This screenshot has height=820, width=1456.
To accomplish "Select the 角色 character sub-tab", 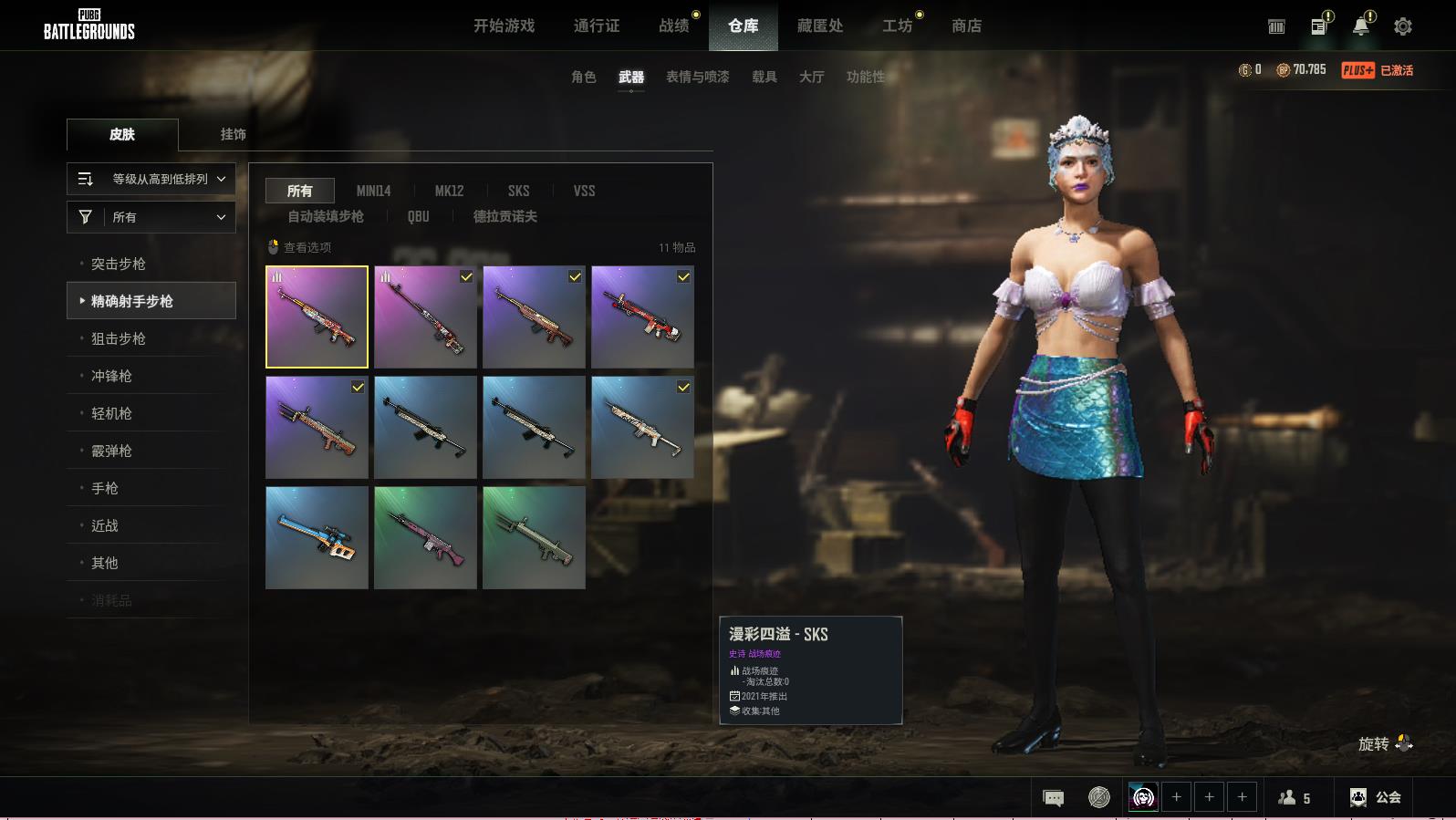I will point(584,78).
